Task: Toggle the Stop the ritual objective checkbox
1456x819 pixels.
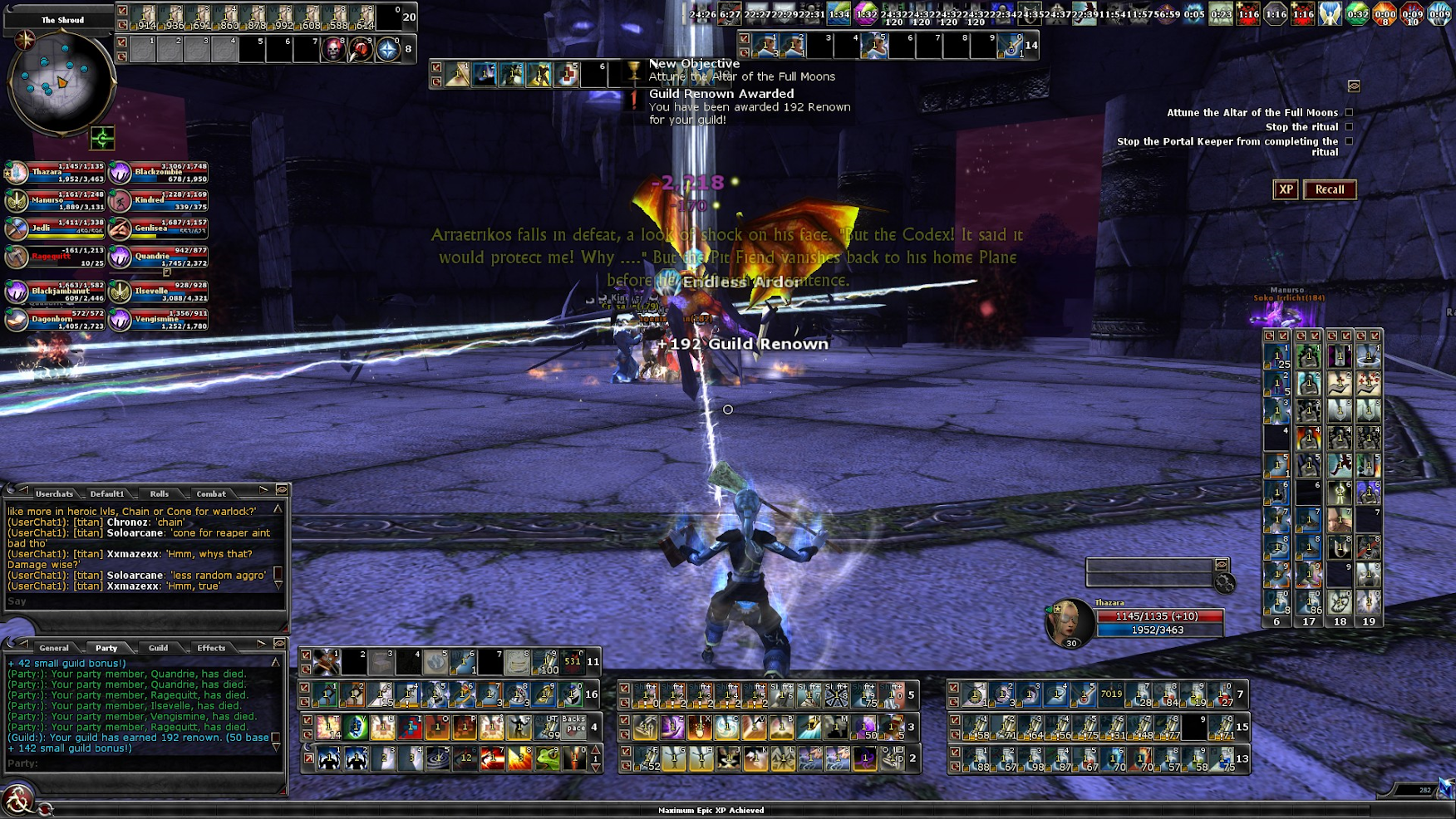Action: (1349, 127)
